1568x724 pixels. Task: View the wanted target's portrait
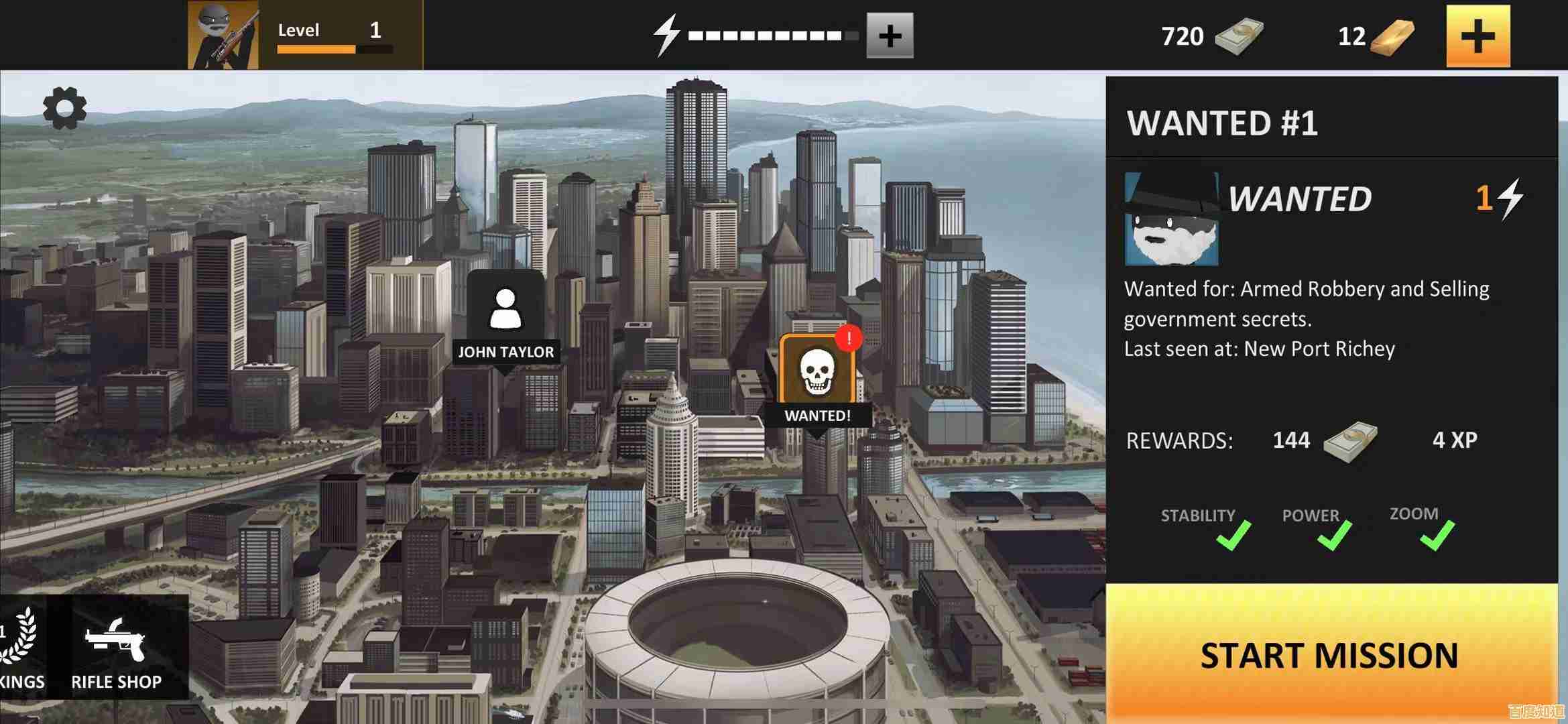point(1171,219)
